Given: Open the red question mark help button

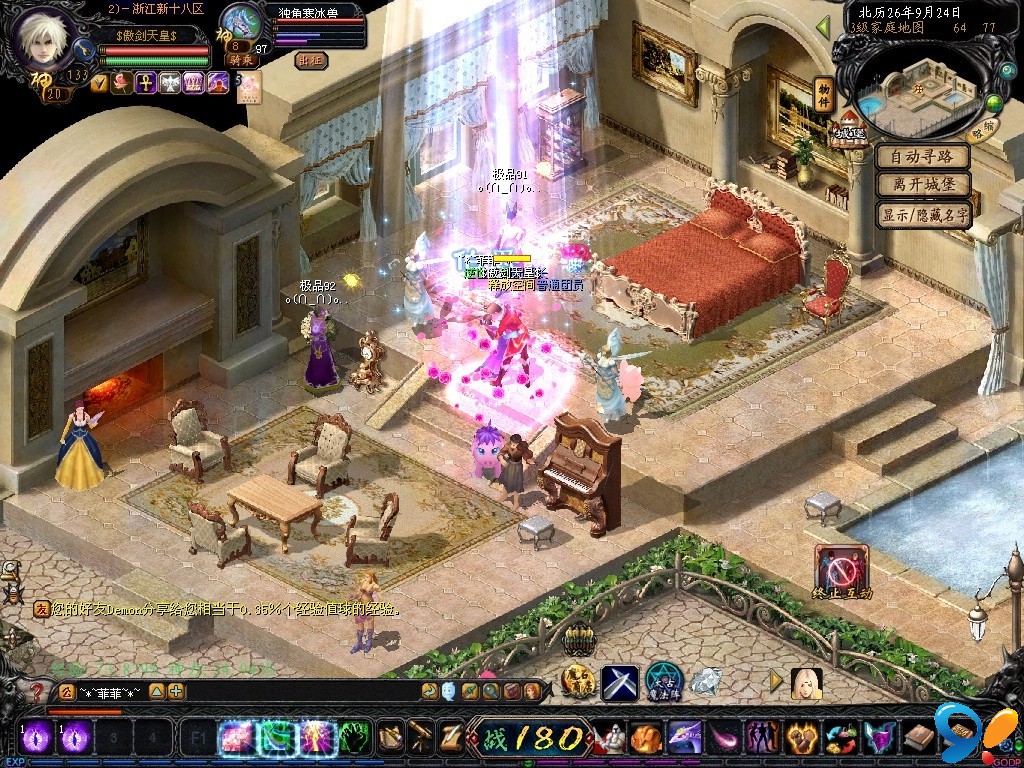Looking at the screenshot, I should point(36,692).
